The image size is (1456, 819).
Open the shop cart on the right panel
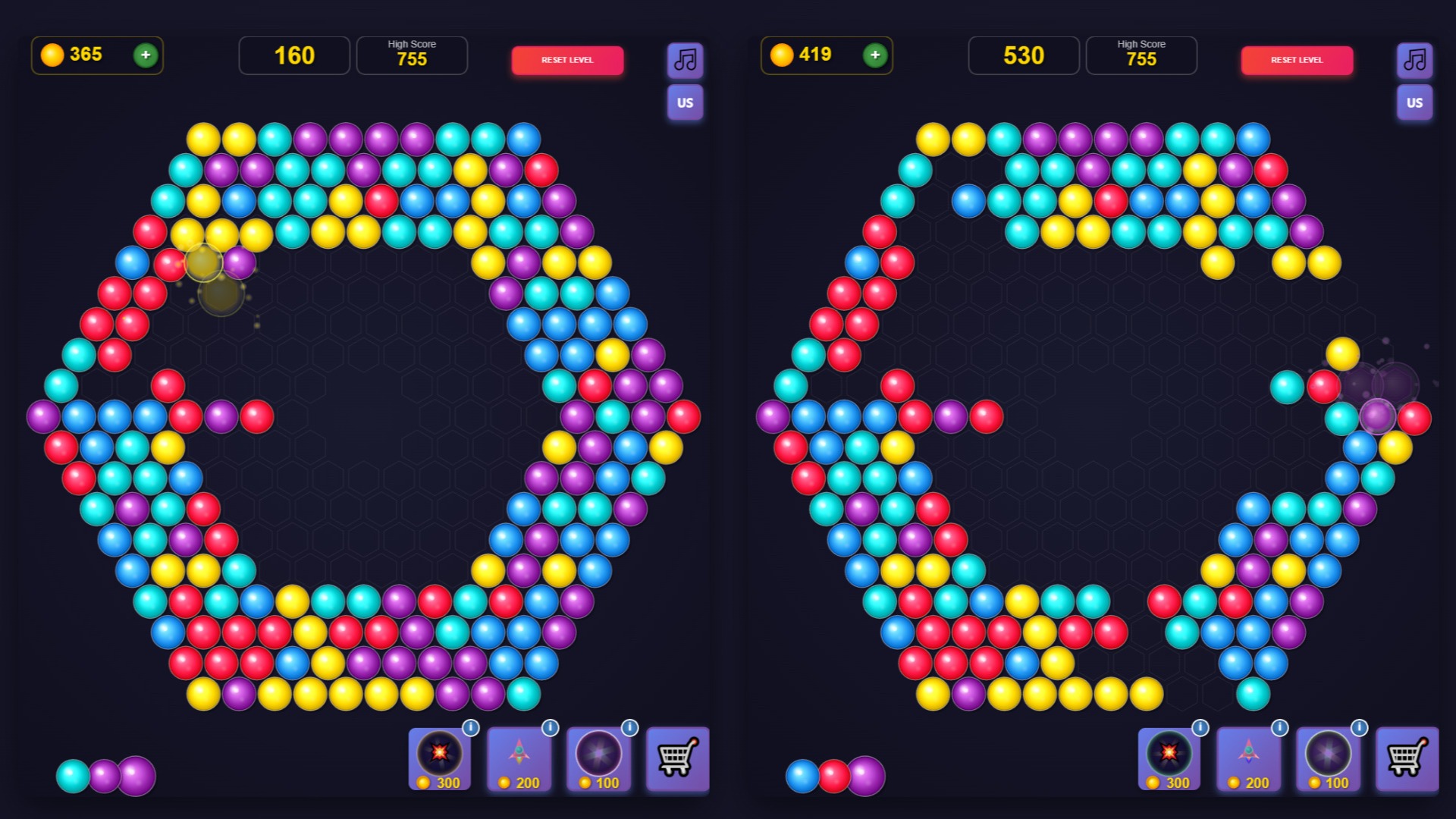[1407, 758]
